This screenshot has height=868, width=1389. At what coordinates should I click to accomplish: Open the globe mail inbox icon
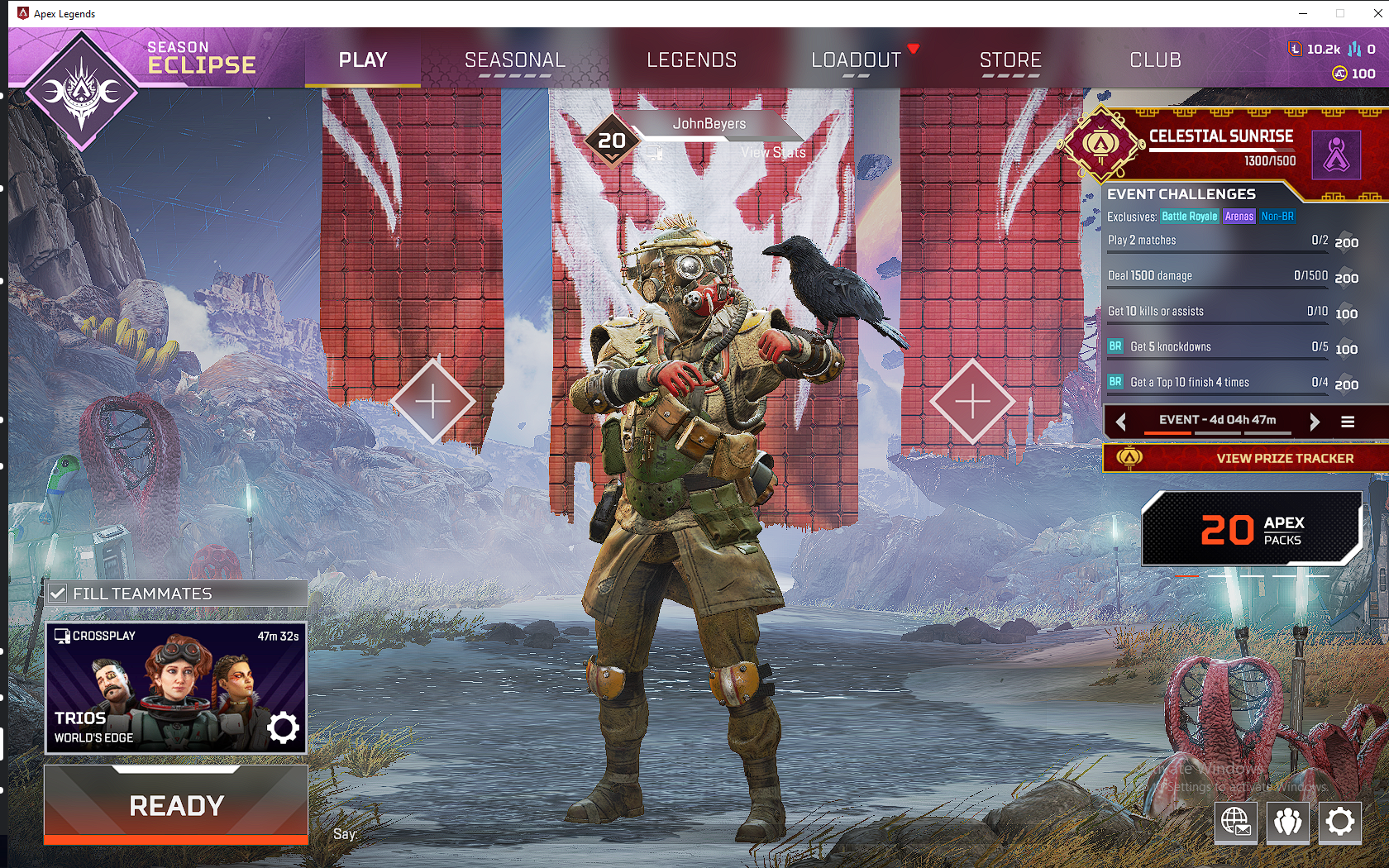(x=1235, y=822)
